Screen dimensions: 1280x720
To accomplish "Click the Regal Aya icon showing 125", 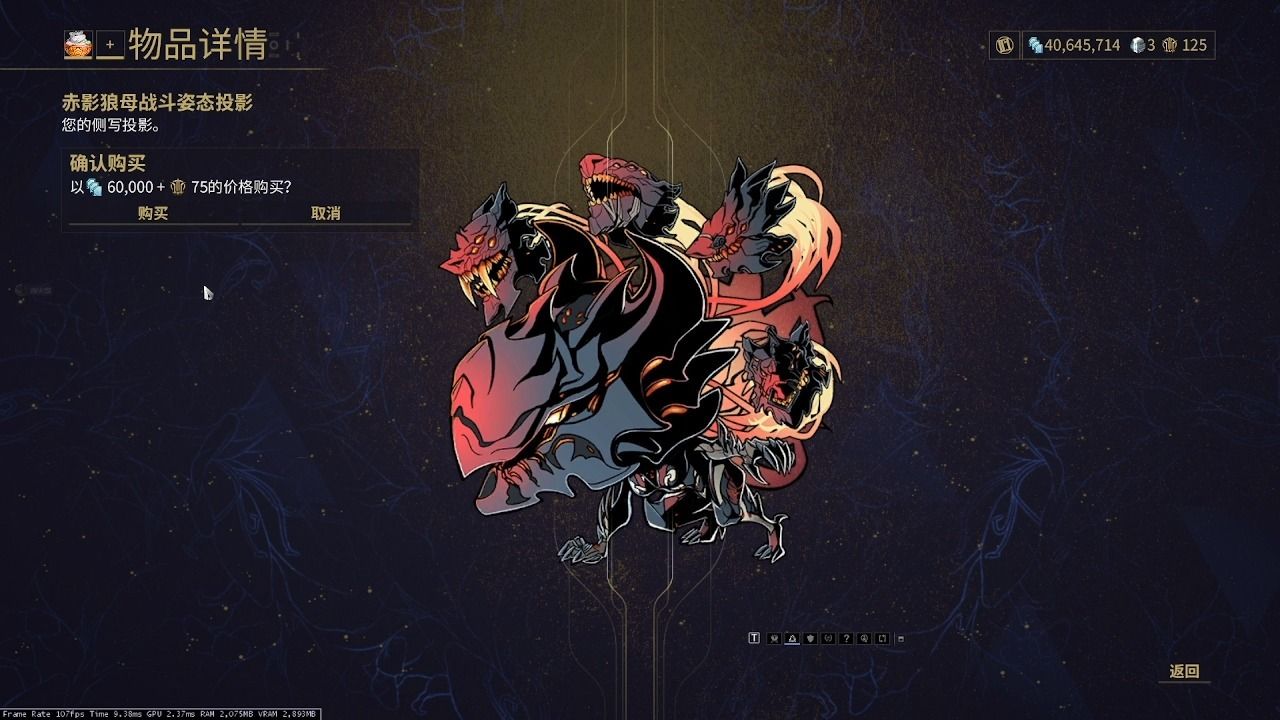I will [x=1172, y=45].
